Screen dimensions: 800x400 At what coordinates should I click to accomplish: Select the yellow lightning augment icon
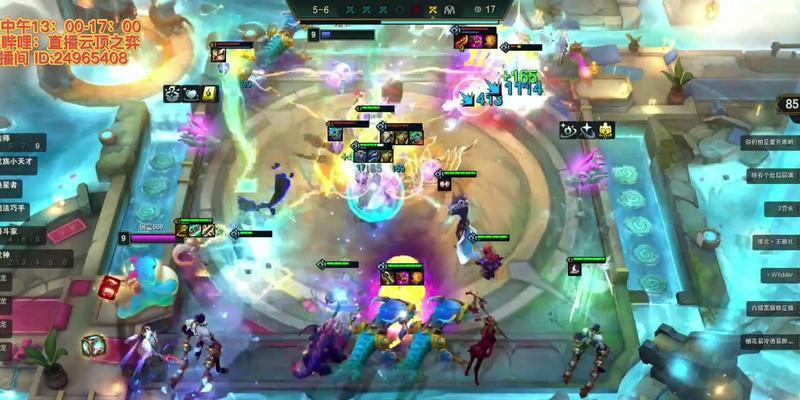click(210, 93)
